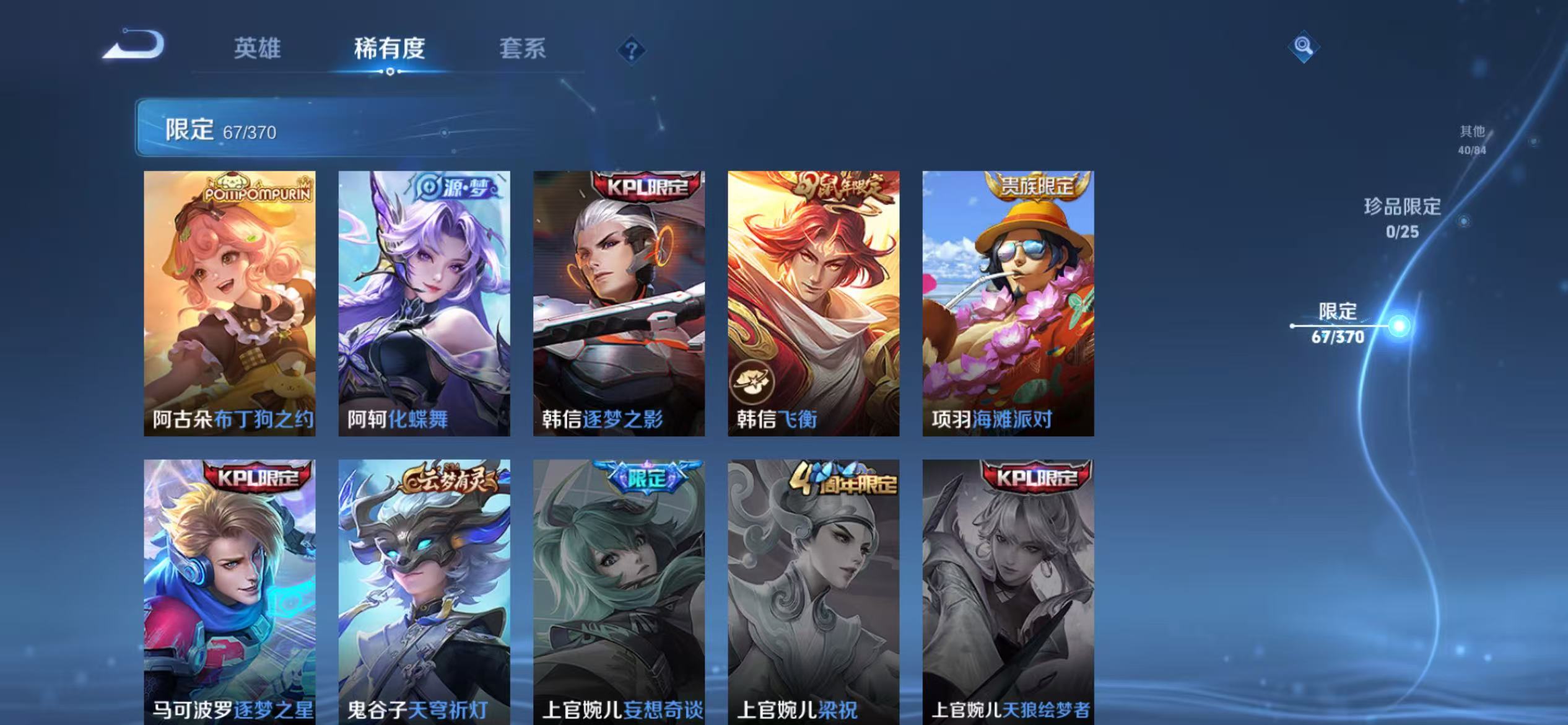The width and height of the screenshot is (1568, 725).
Task: Open the help question mark icon
Action: [x=628, y=51]
